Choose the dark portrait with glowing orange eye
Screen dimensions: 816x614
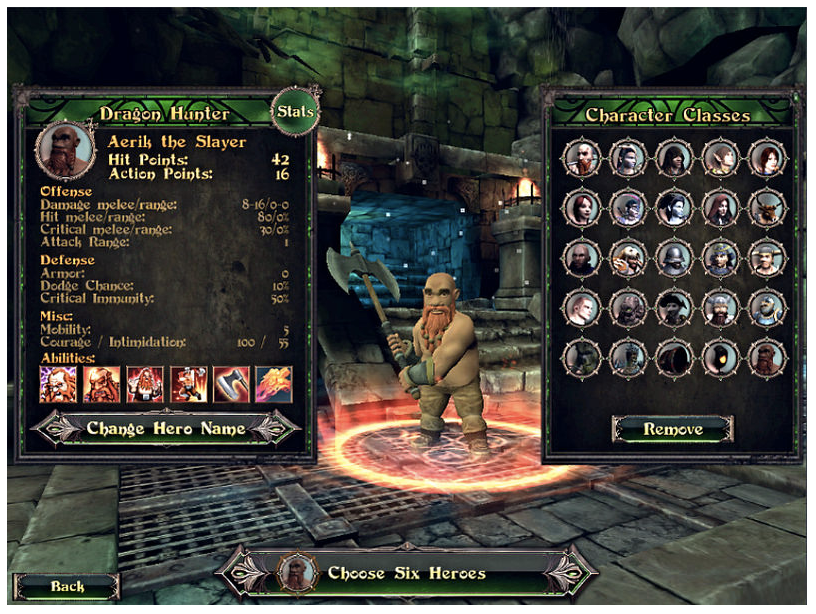720,357
